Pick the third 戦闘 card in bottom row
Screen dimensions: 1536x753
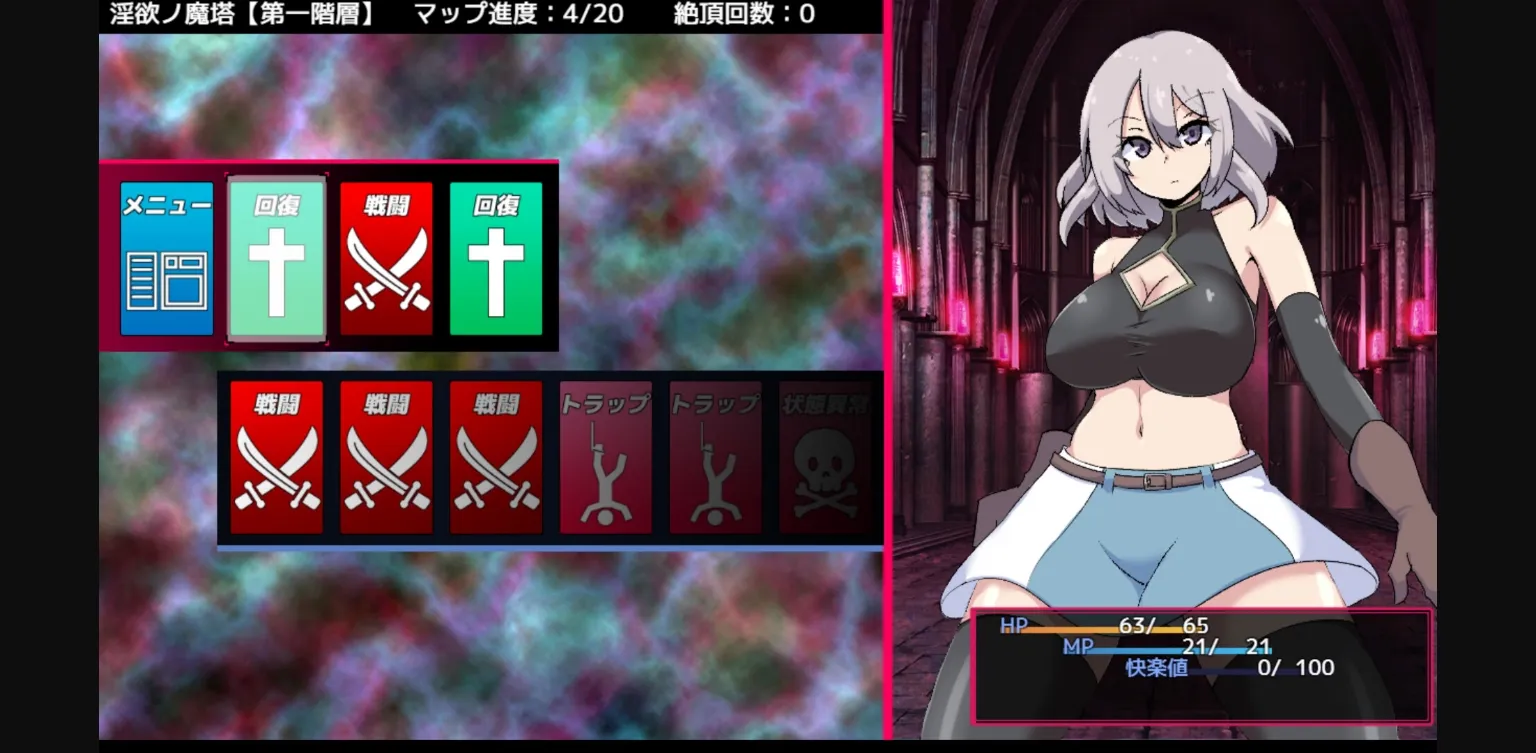496,458
